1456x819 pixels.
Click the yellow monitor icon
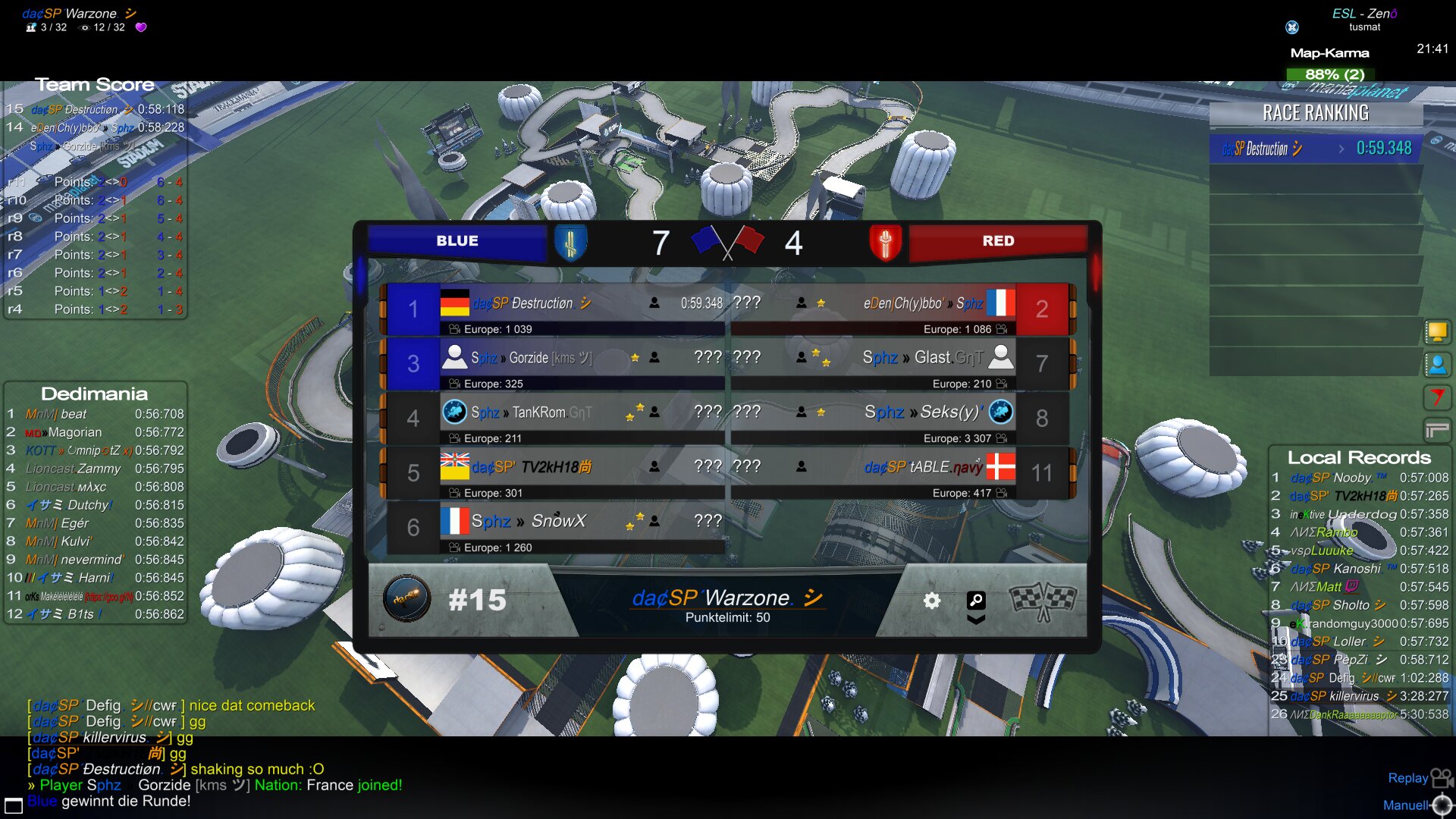[x=1437, y=331]
